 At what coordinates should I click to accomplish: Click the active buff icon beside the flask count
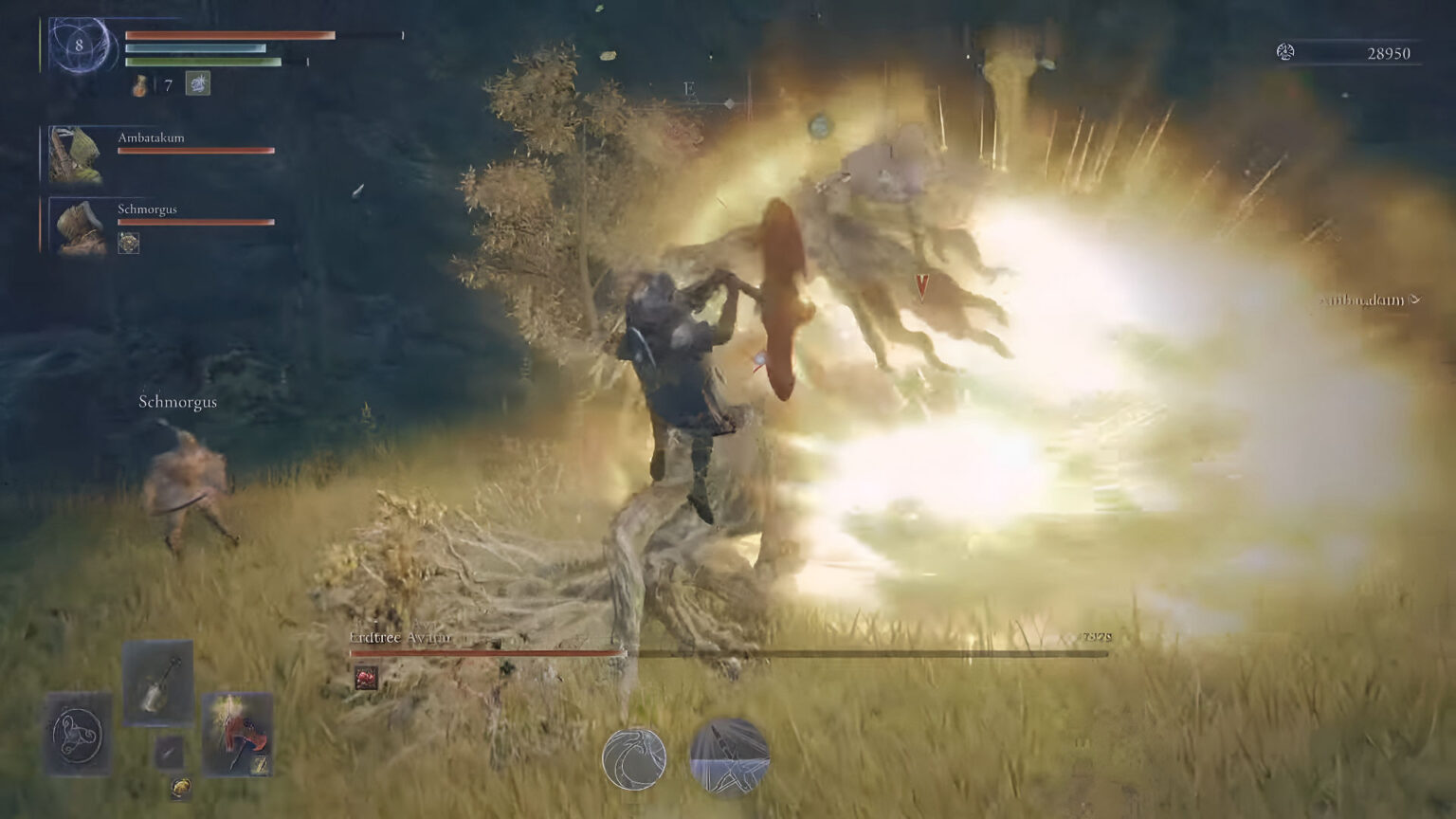click(x=197, y=84)
